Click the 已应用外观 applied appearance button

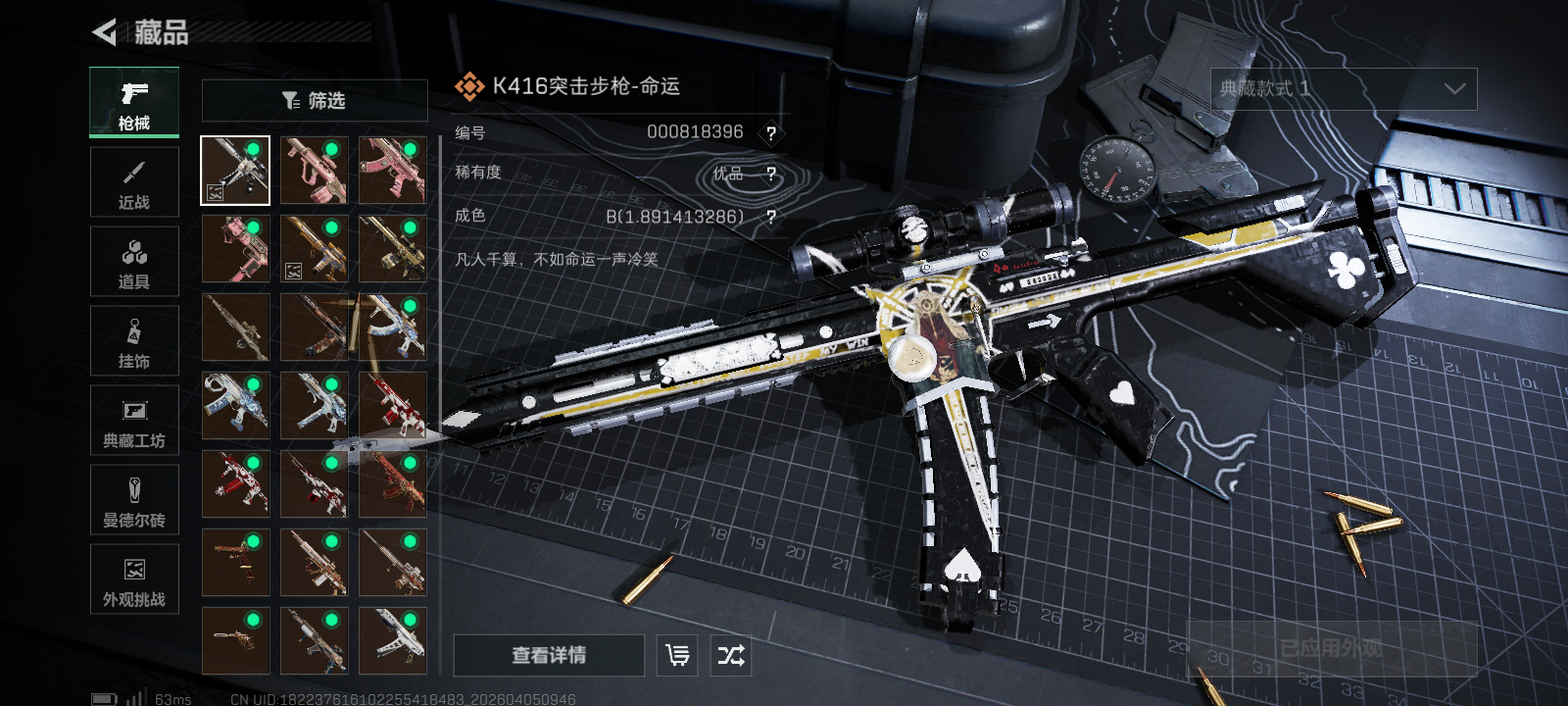tap(1331, 648)
